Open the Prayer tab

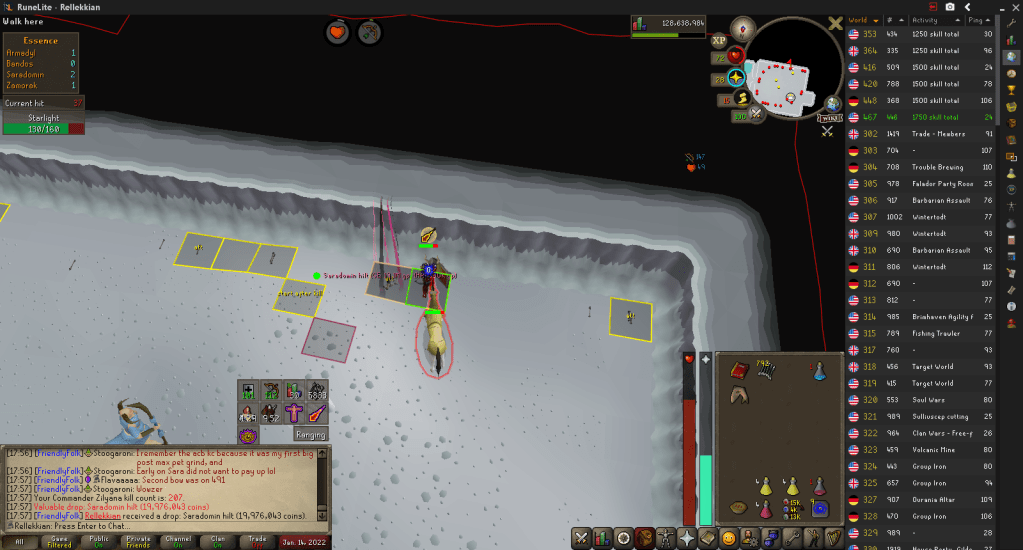click(687, 538)
